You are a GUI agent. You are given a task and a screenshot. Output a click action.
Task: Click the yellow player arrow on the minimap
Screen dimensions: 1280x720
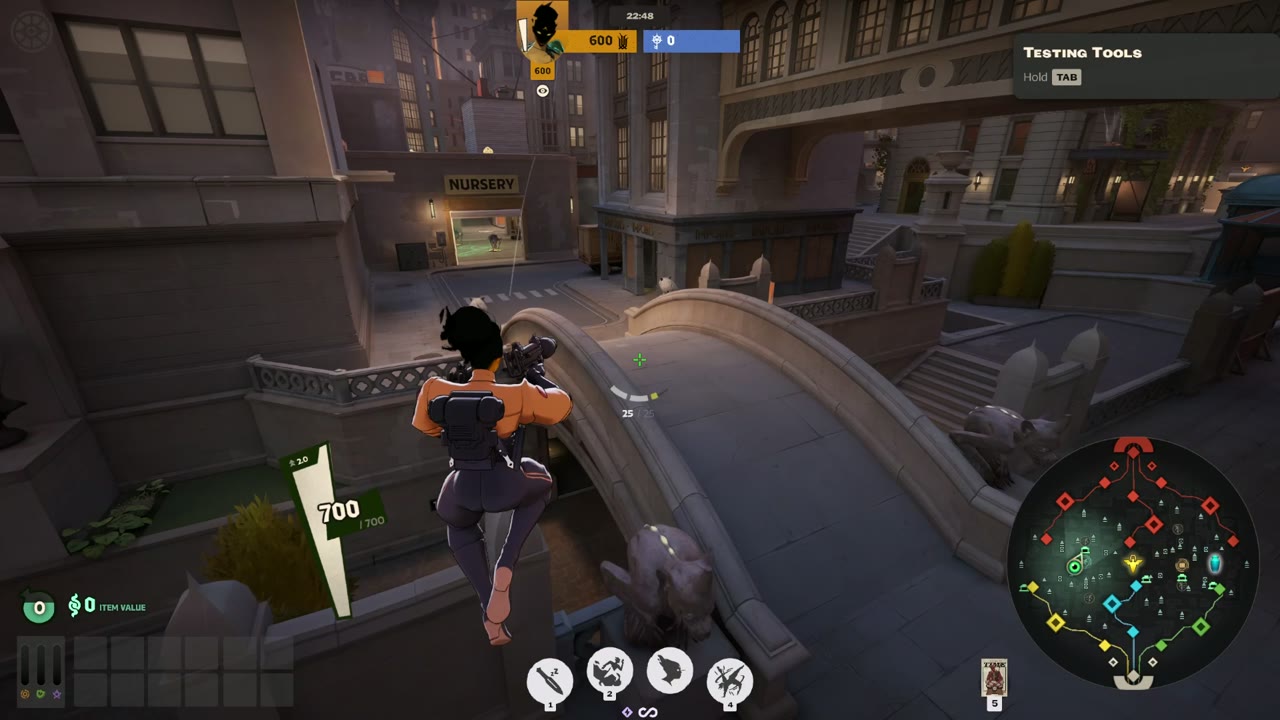point(1133,565)
